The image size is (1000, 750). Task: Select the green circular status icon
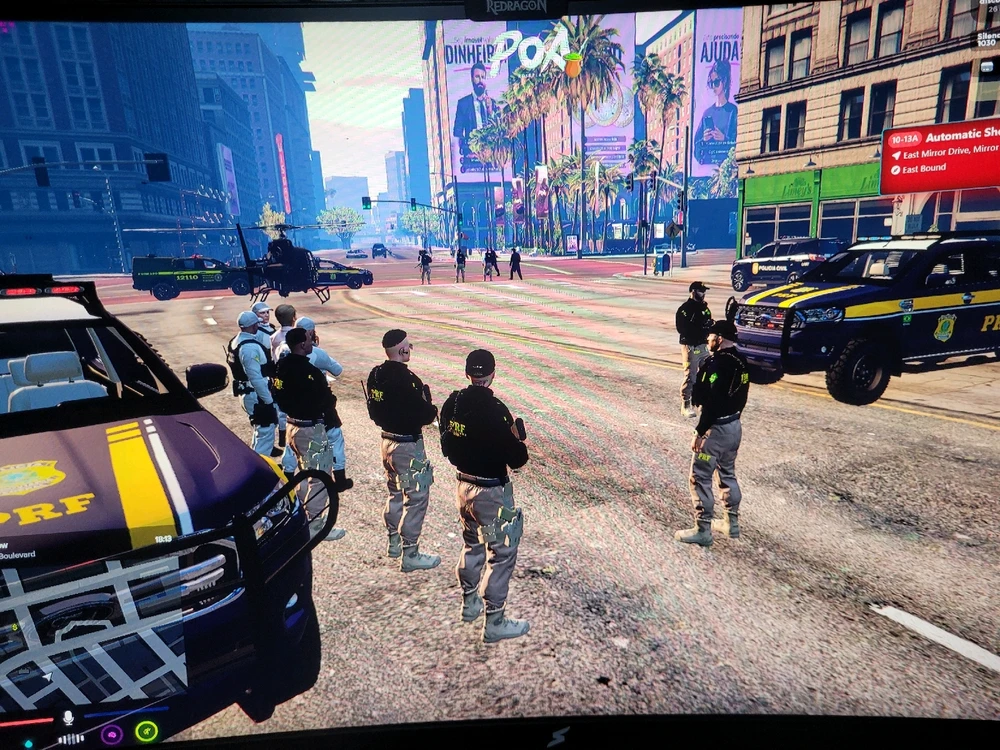coord(147,731)
